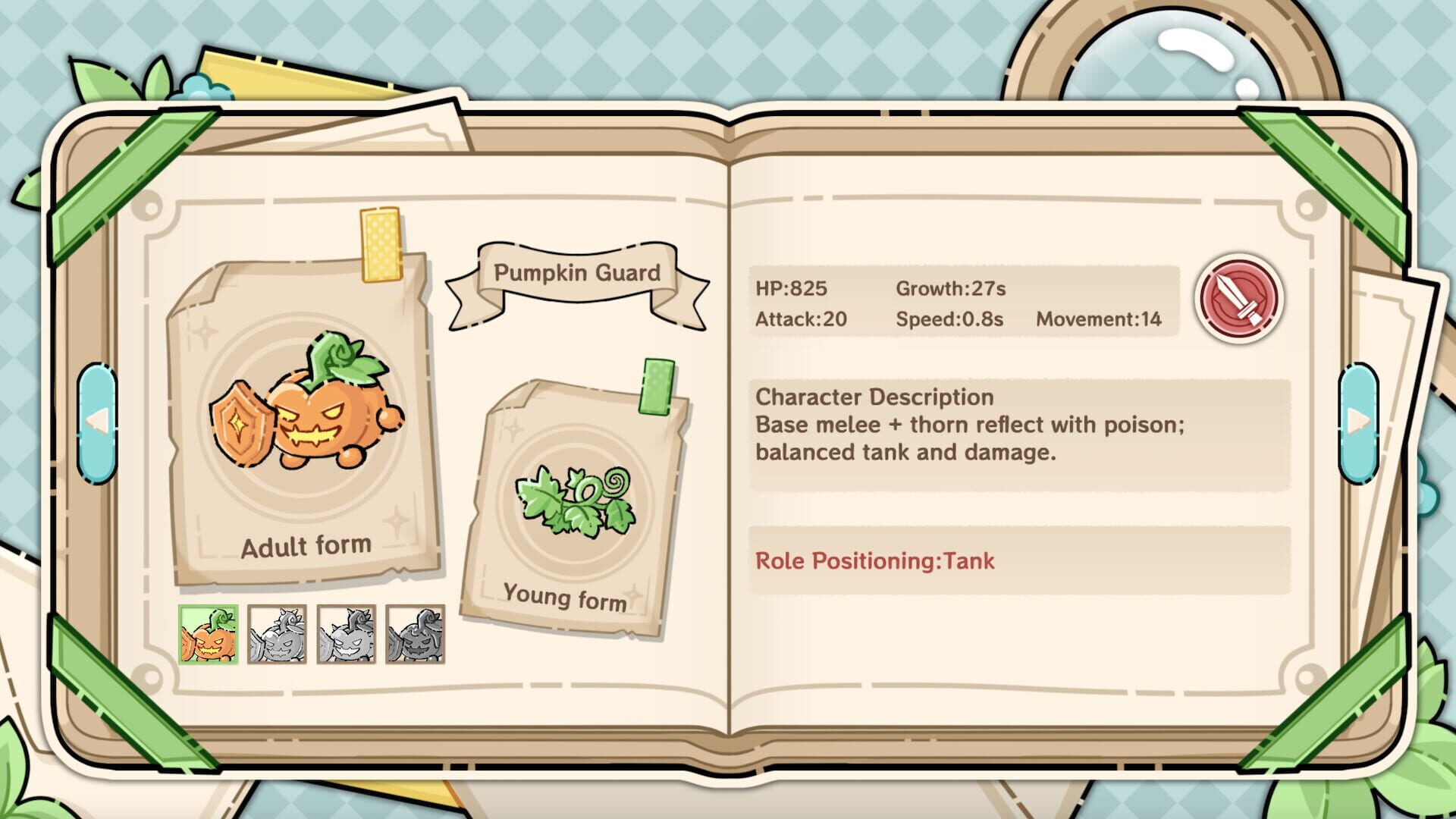Click the HP:825 stat label
This screenshot has height=819, width=1456.
pyautogui.click(x=792, y=288)
